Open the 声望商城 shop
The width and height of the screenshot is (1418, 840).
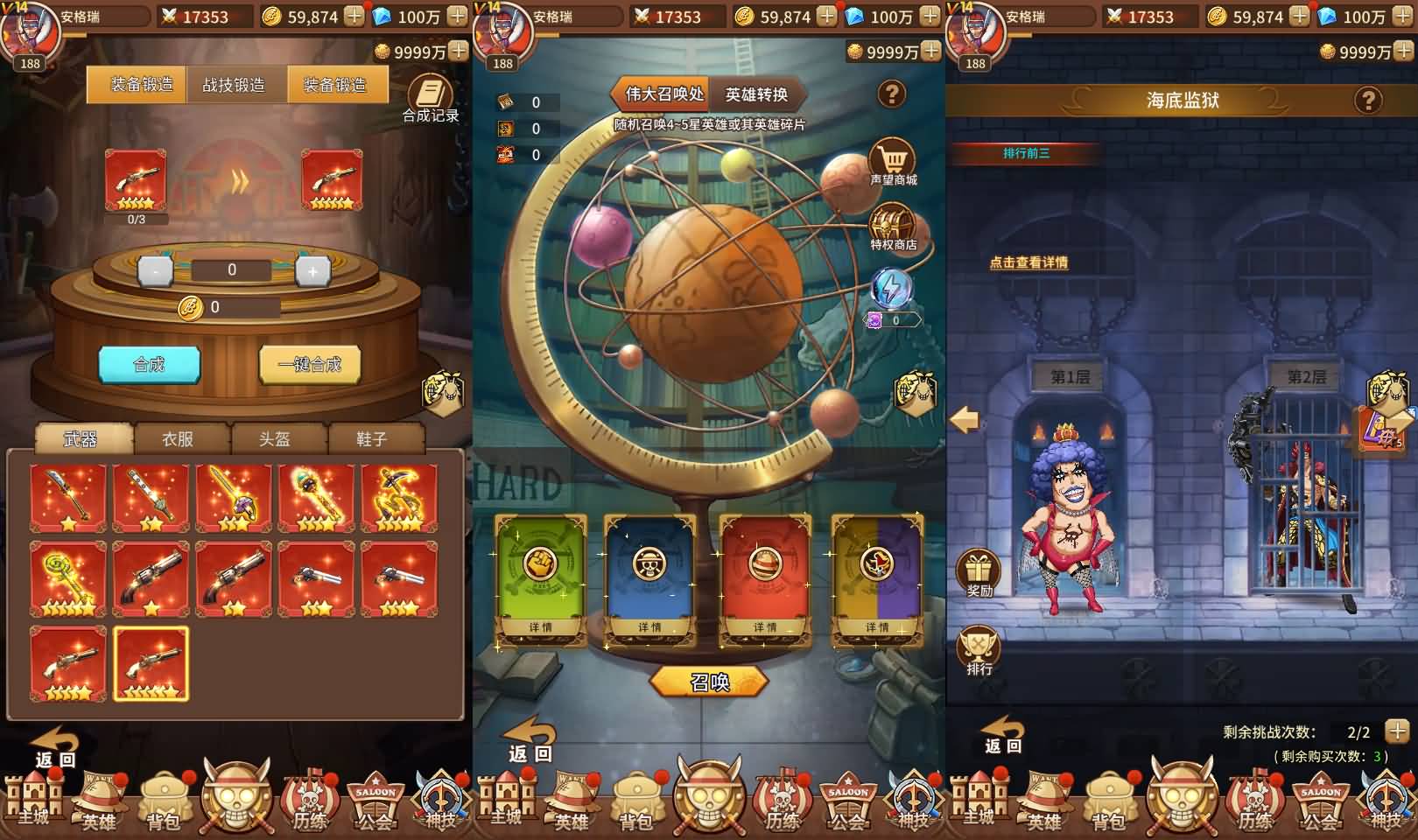pyautogui.click(x=893, y=164)
